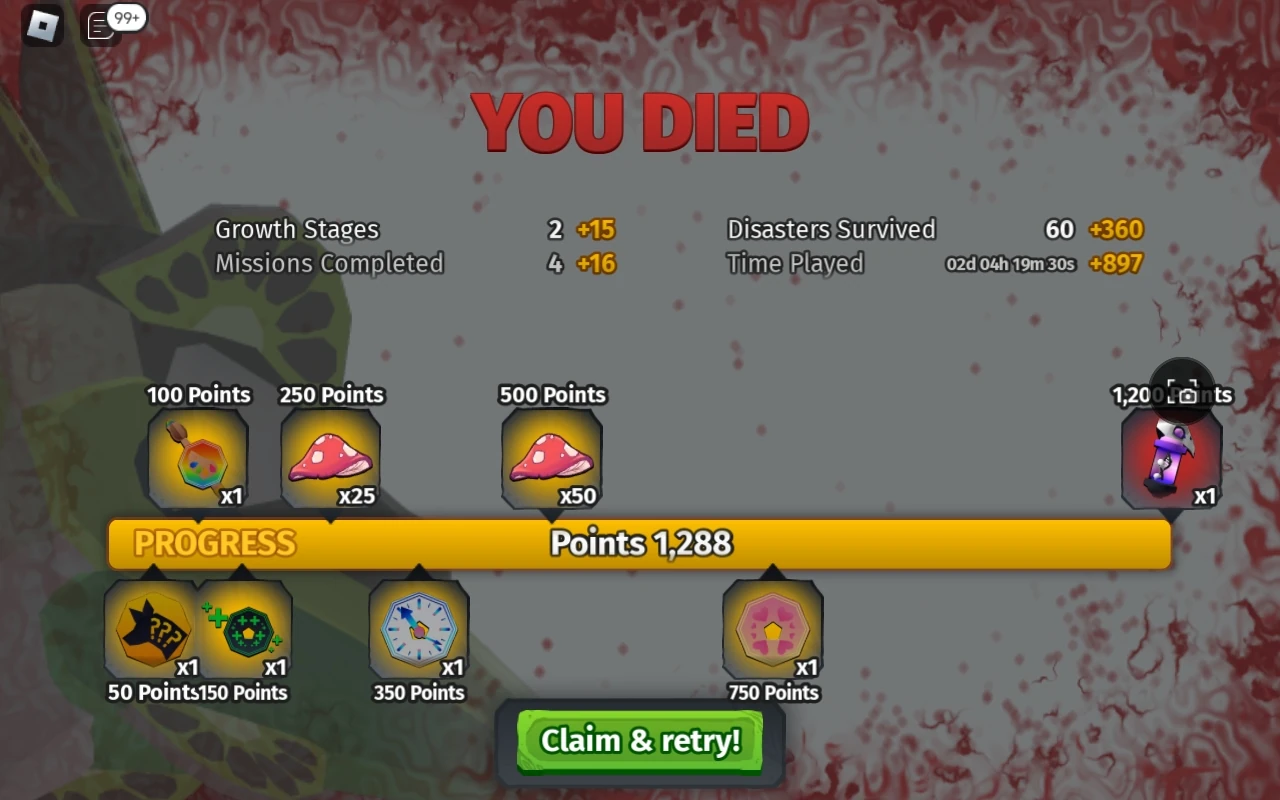Click the +360 Disasters Survived bonus
Viewport: 1280px width, 800px height.
point(1114,229)
